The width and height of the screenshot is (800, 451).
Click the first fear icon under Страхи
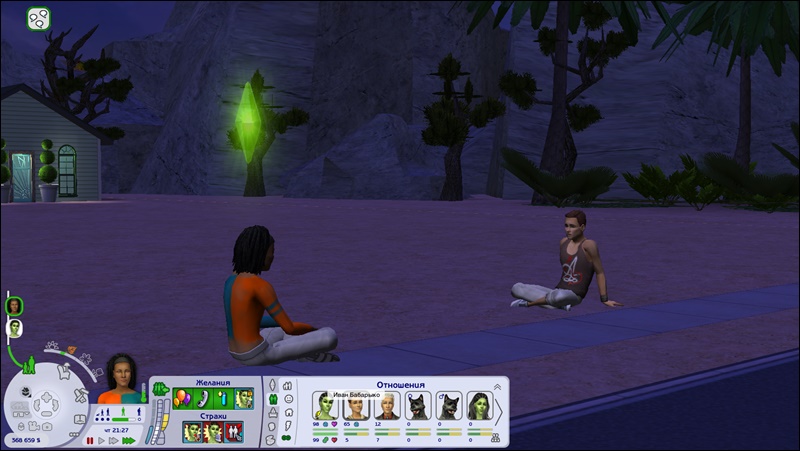[192, 432]
